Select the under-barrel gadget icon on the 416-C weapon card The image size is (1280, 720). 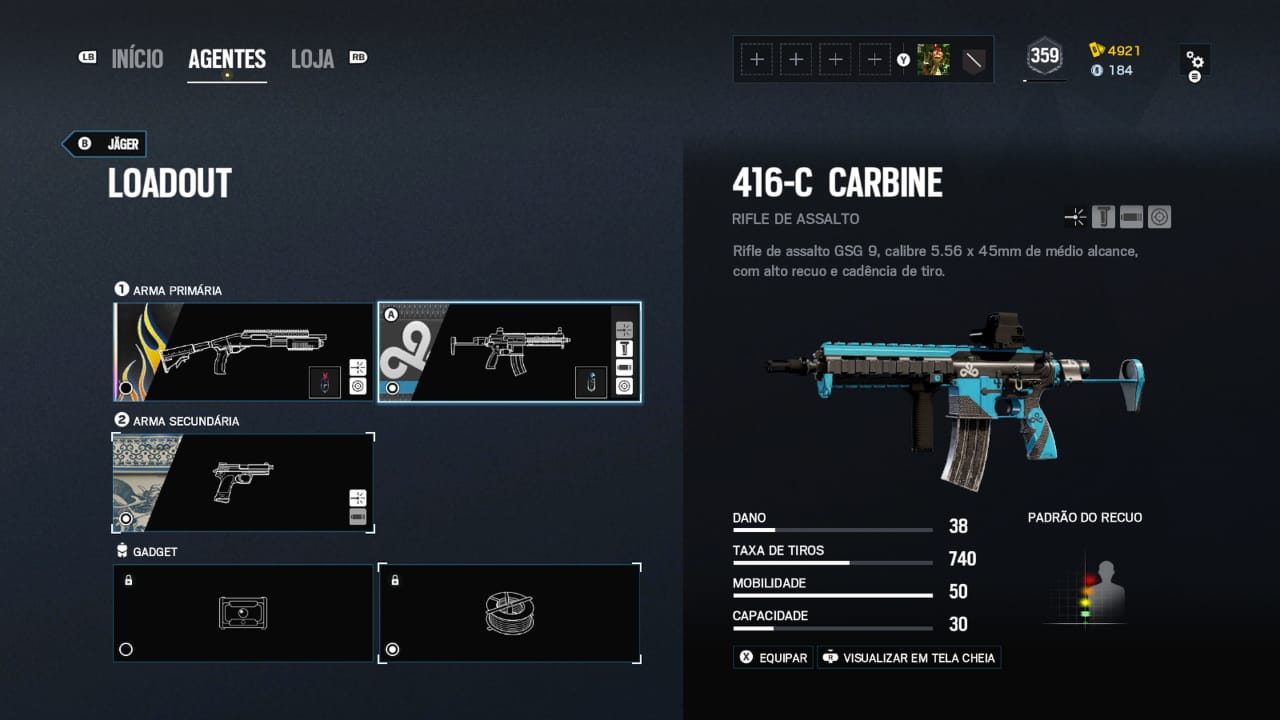point(591,381)
